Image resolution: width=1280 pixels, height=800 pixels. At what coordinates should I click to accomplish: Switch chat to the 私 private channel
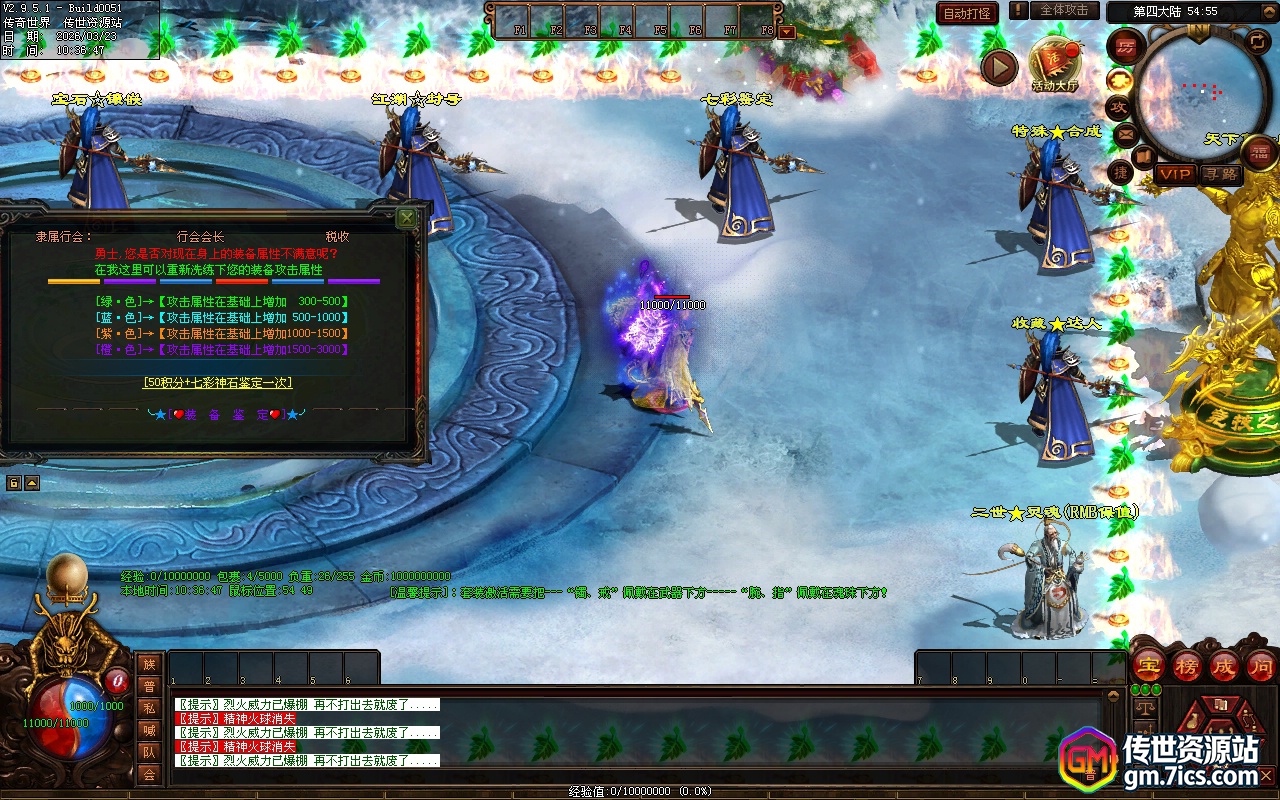click(x=149, y=708)
